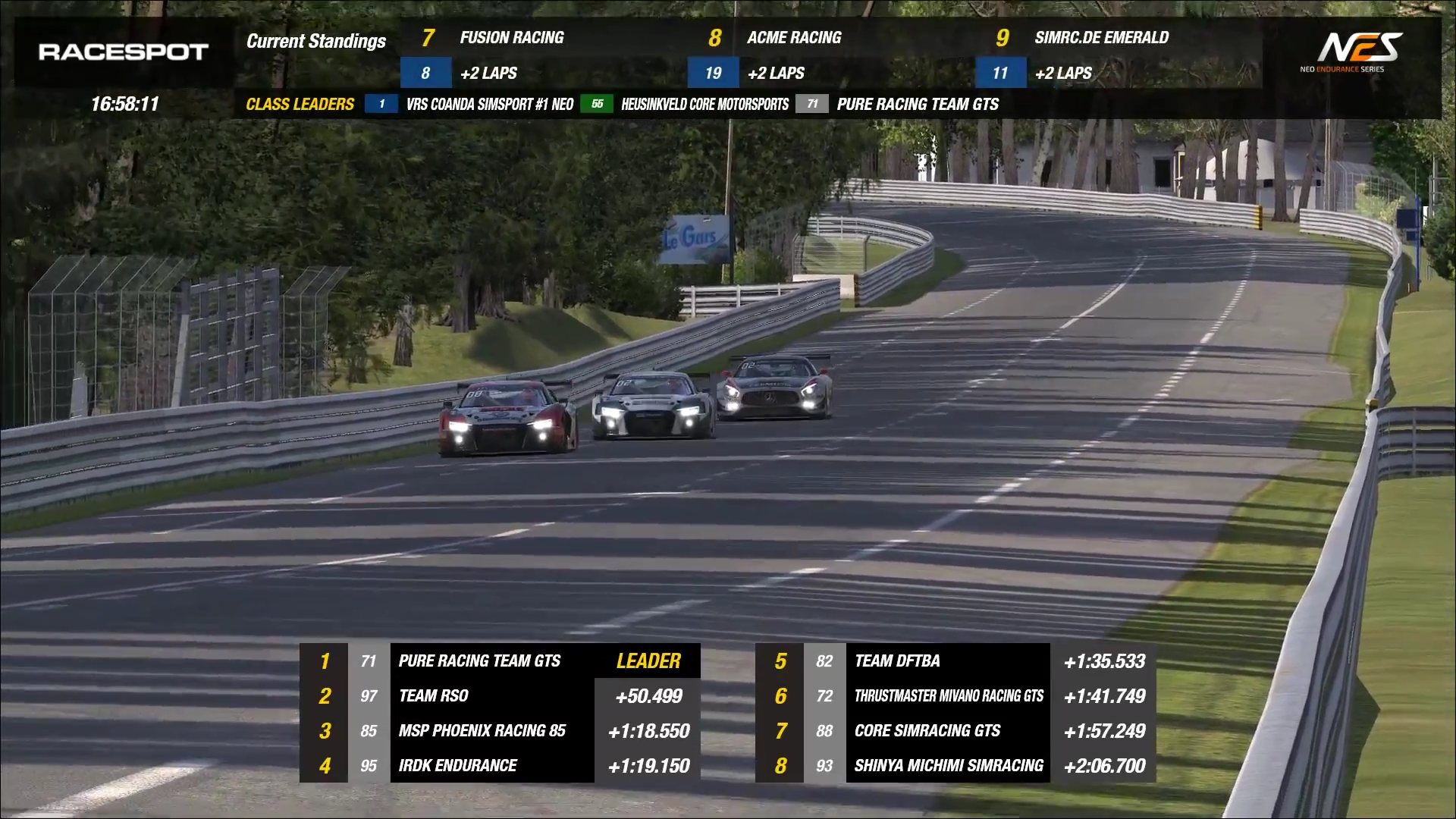Choose SimRC.de Emerald in Current Standings
This screenshot has height=819, width=1456.
pos(1101,38)
